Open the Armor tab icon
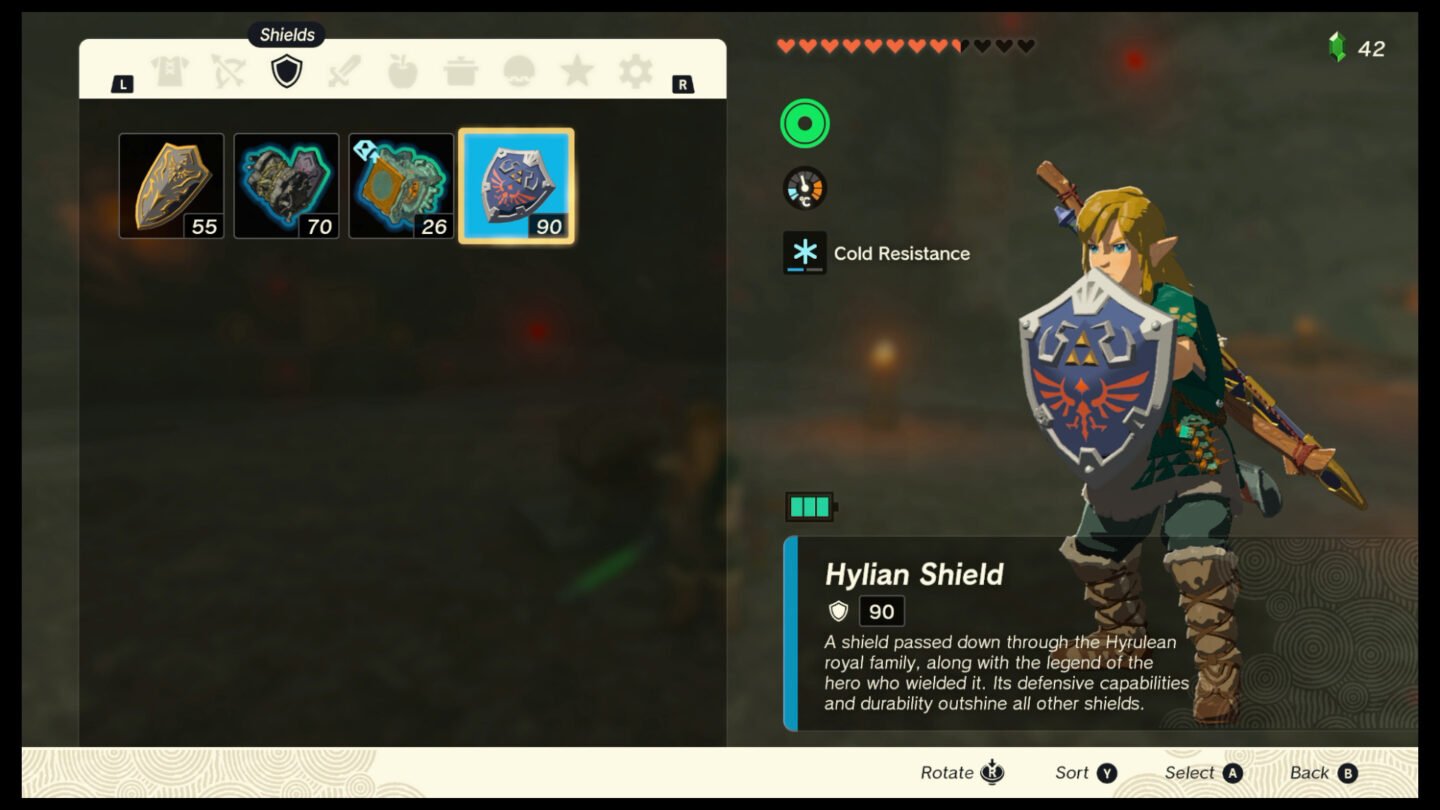This screenshot has width=1440, height=810. click(x=170, y=73)
